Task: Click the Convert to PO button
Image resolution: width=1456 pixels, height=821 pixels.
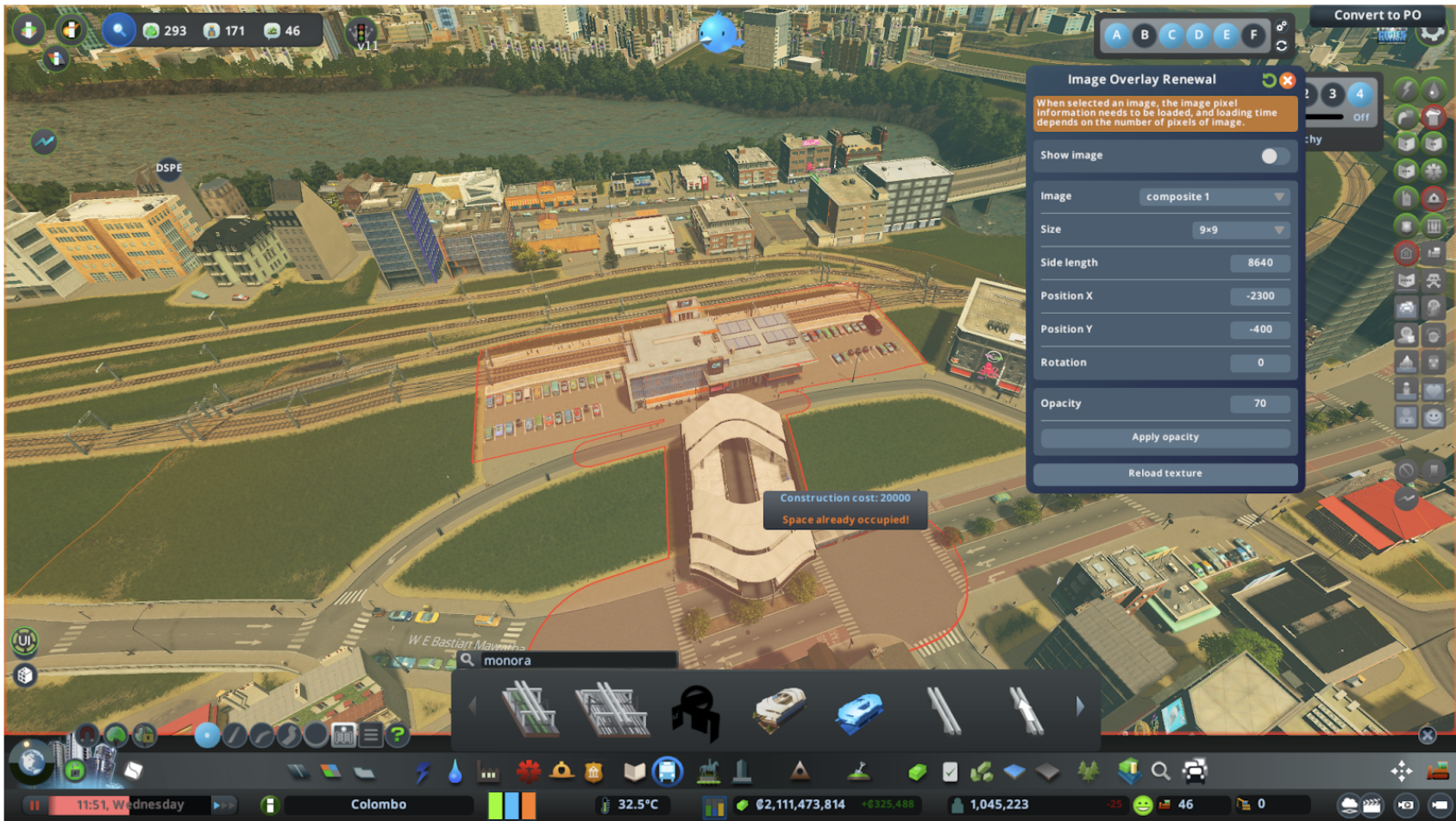Action: click(1377, 15)
